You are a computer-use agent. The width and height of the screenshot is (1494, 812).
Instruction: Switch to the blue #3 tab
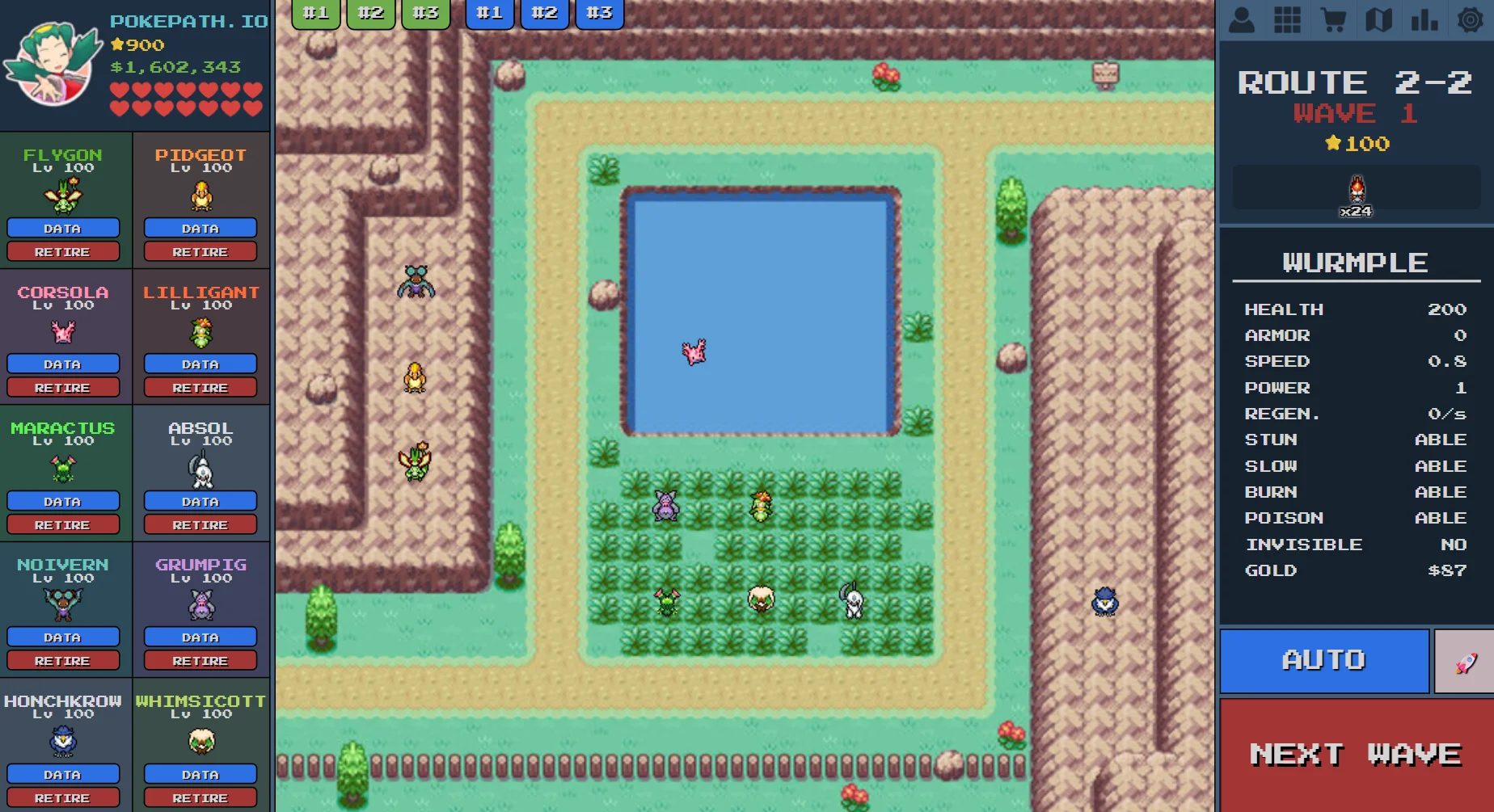599,13
